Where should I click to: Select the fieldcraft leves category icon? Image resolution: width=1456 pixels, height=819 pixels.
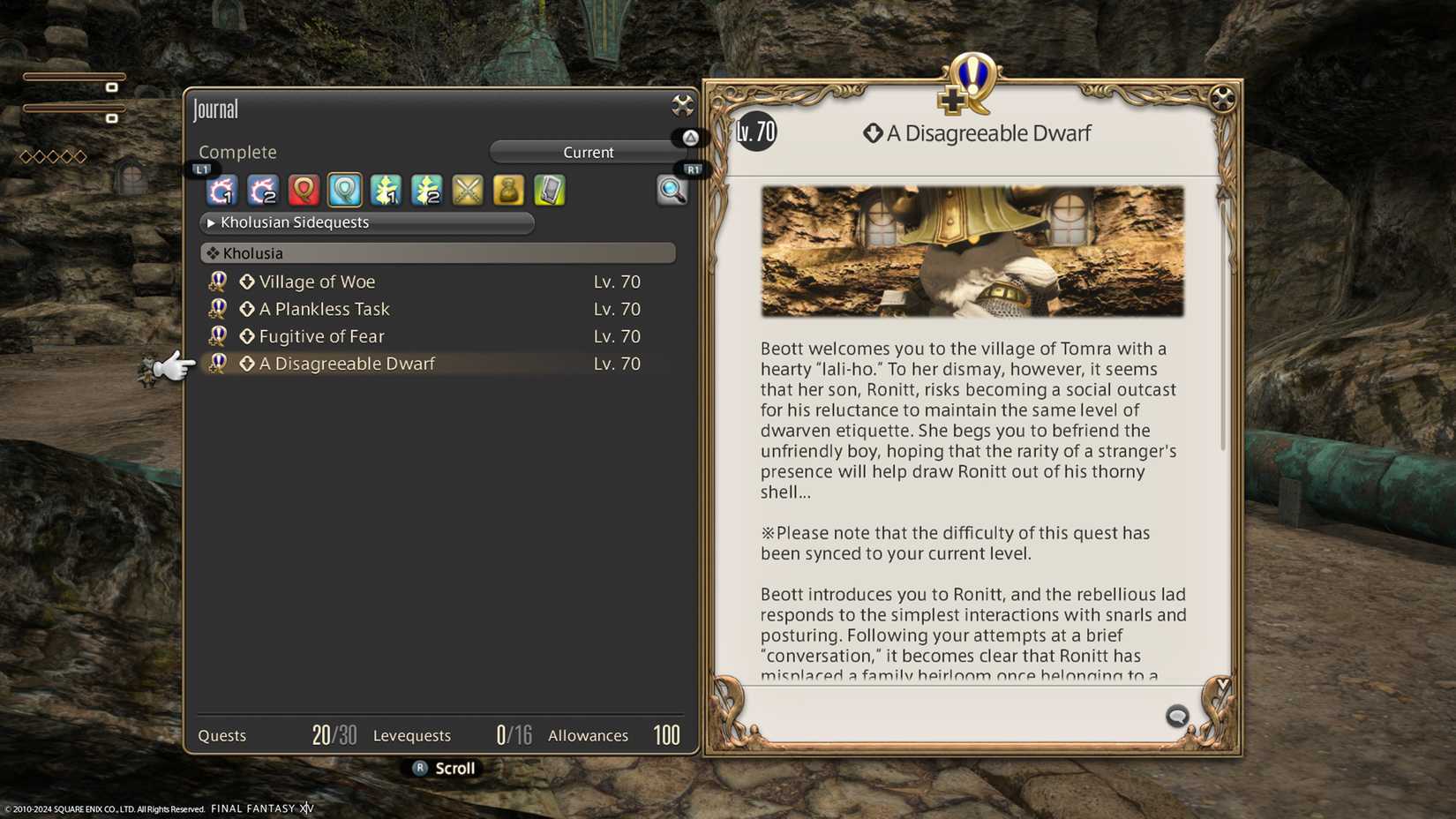click(x=549, y=190)
